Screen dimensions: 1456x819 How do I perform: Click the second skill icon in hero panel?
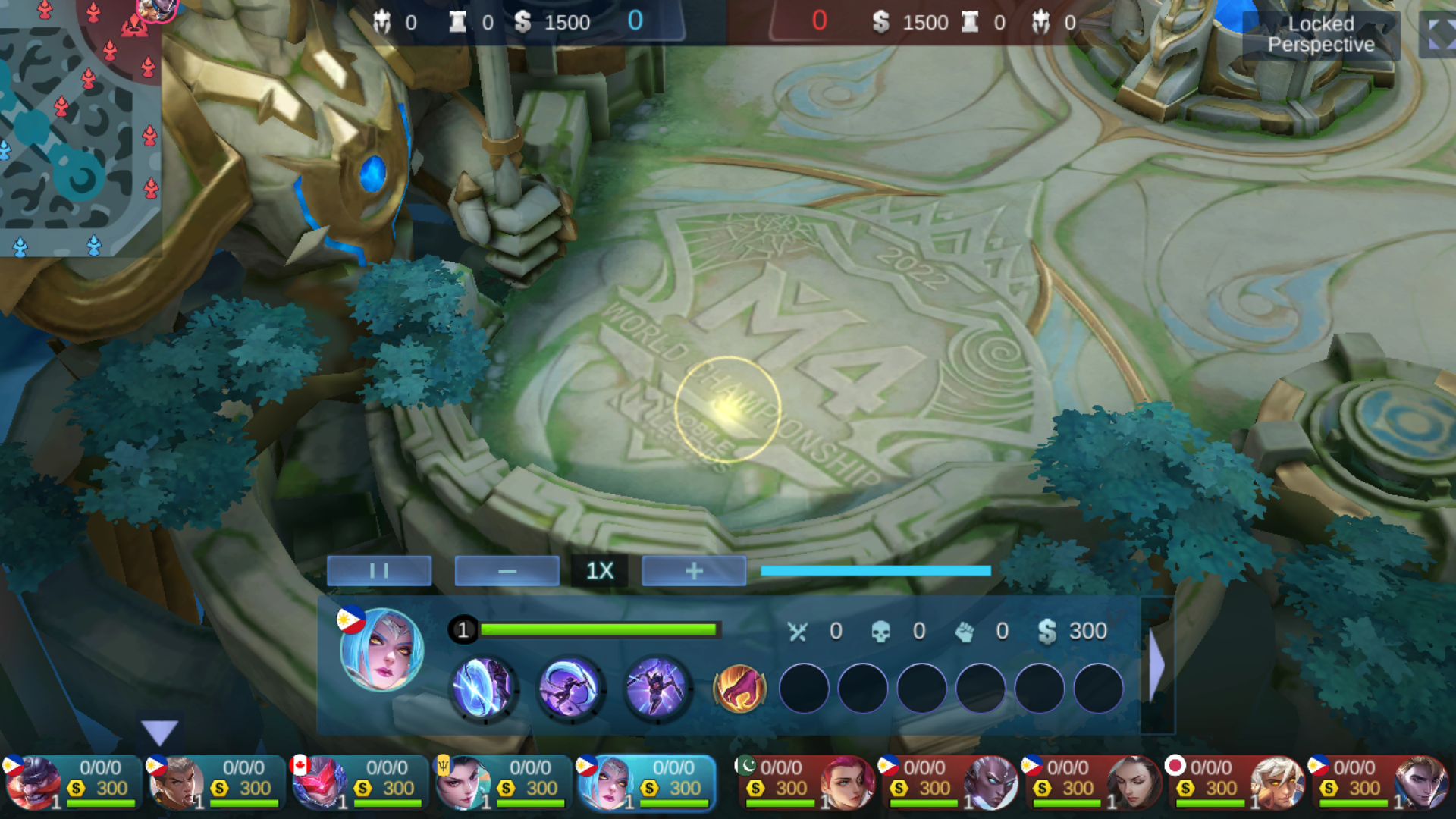click(x=570, y=689)
